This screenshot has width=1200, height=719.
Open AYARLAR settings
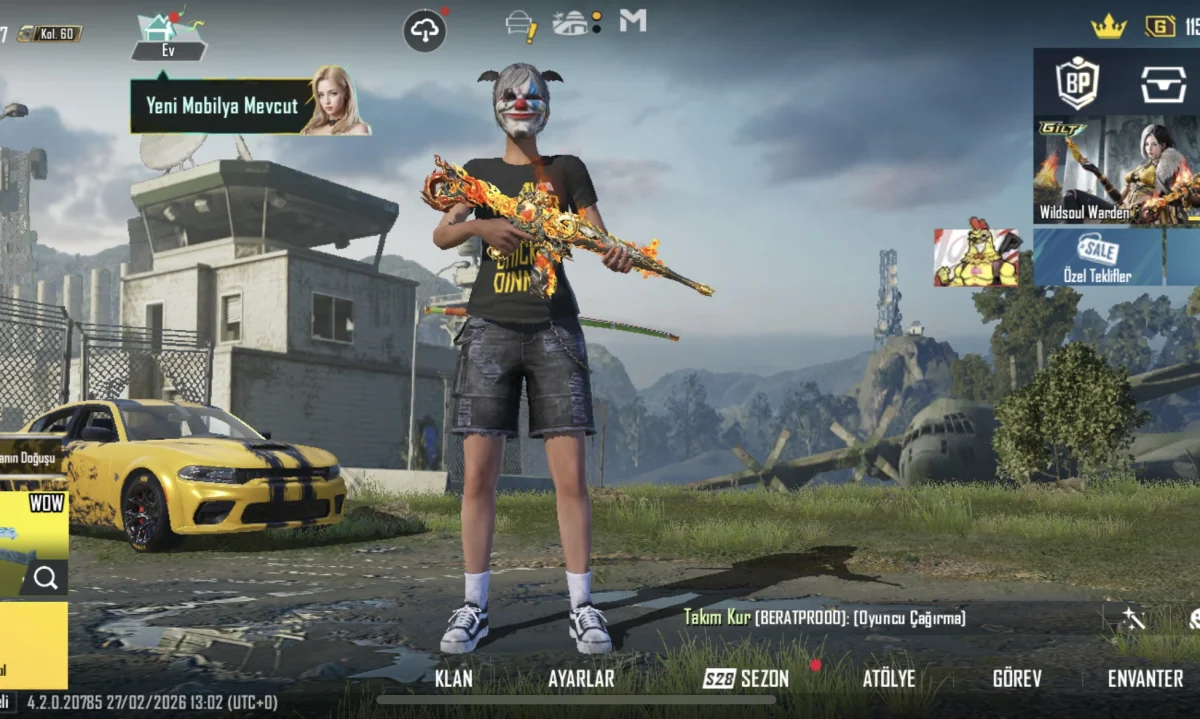[x=581, y=678]
